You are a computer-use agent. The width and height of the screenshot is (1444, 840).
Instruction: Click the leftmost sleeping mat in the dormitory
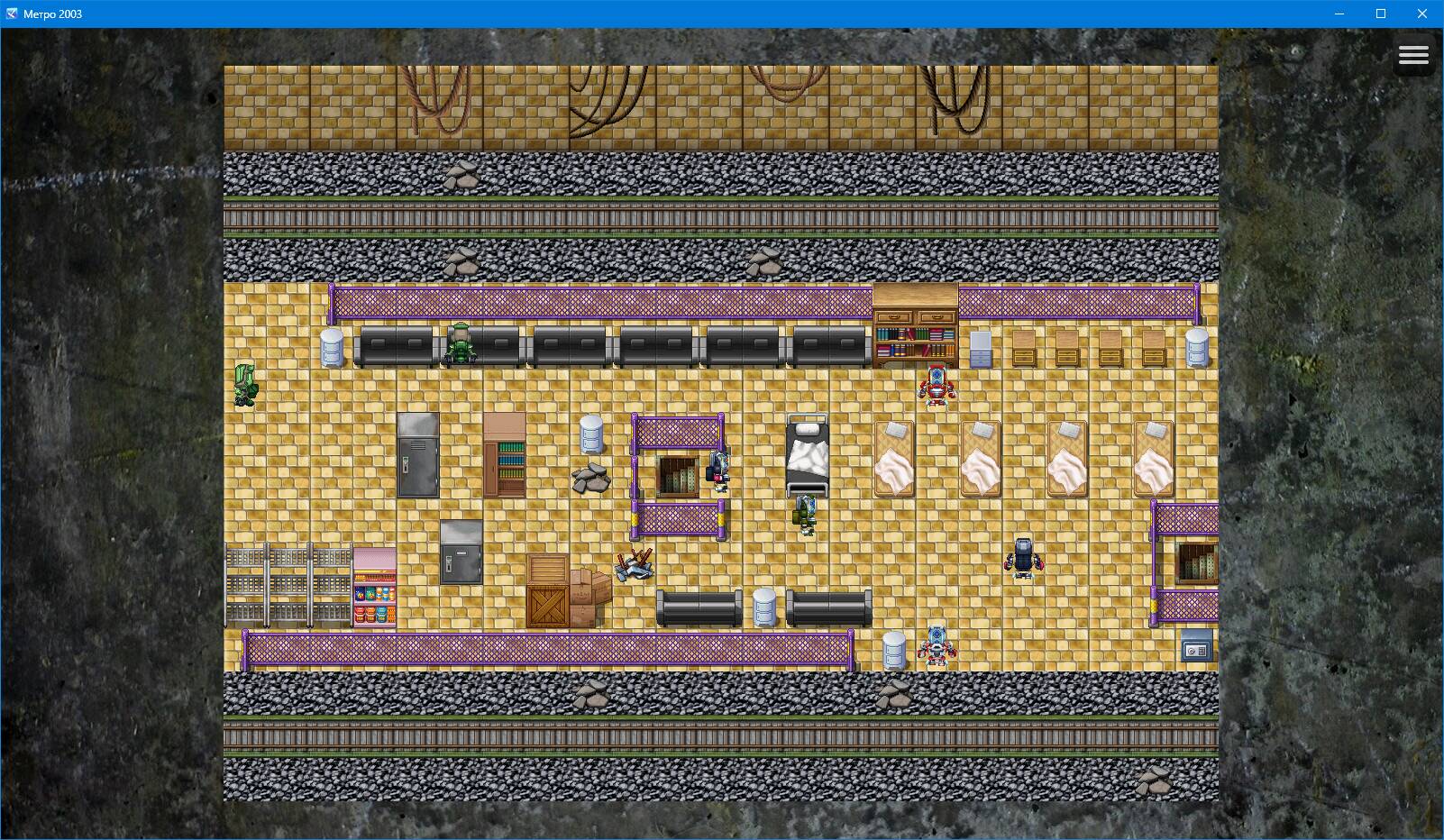click(895, 460)
